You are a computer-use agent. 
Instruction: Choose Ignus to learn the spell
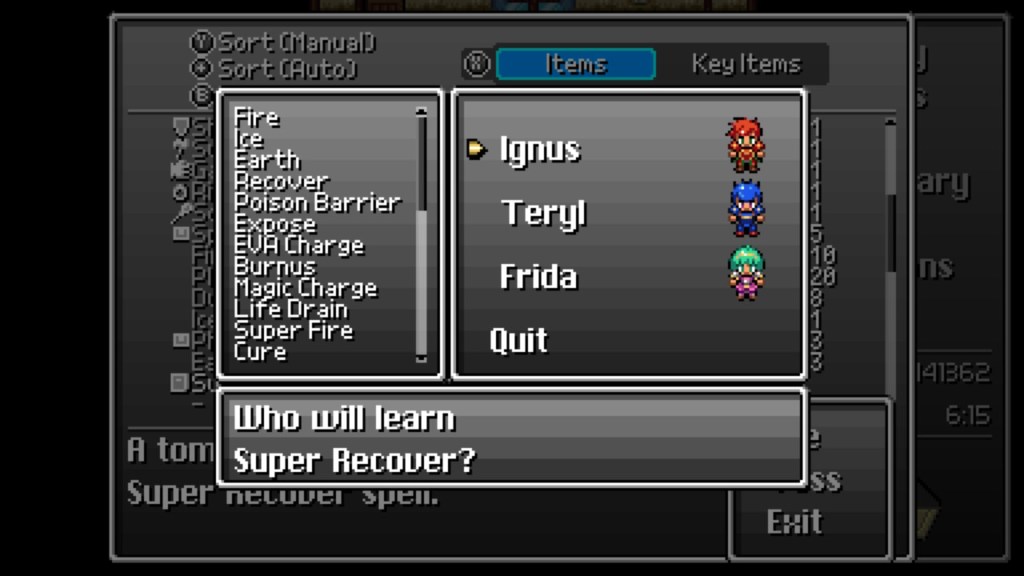pos(539,150)
